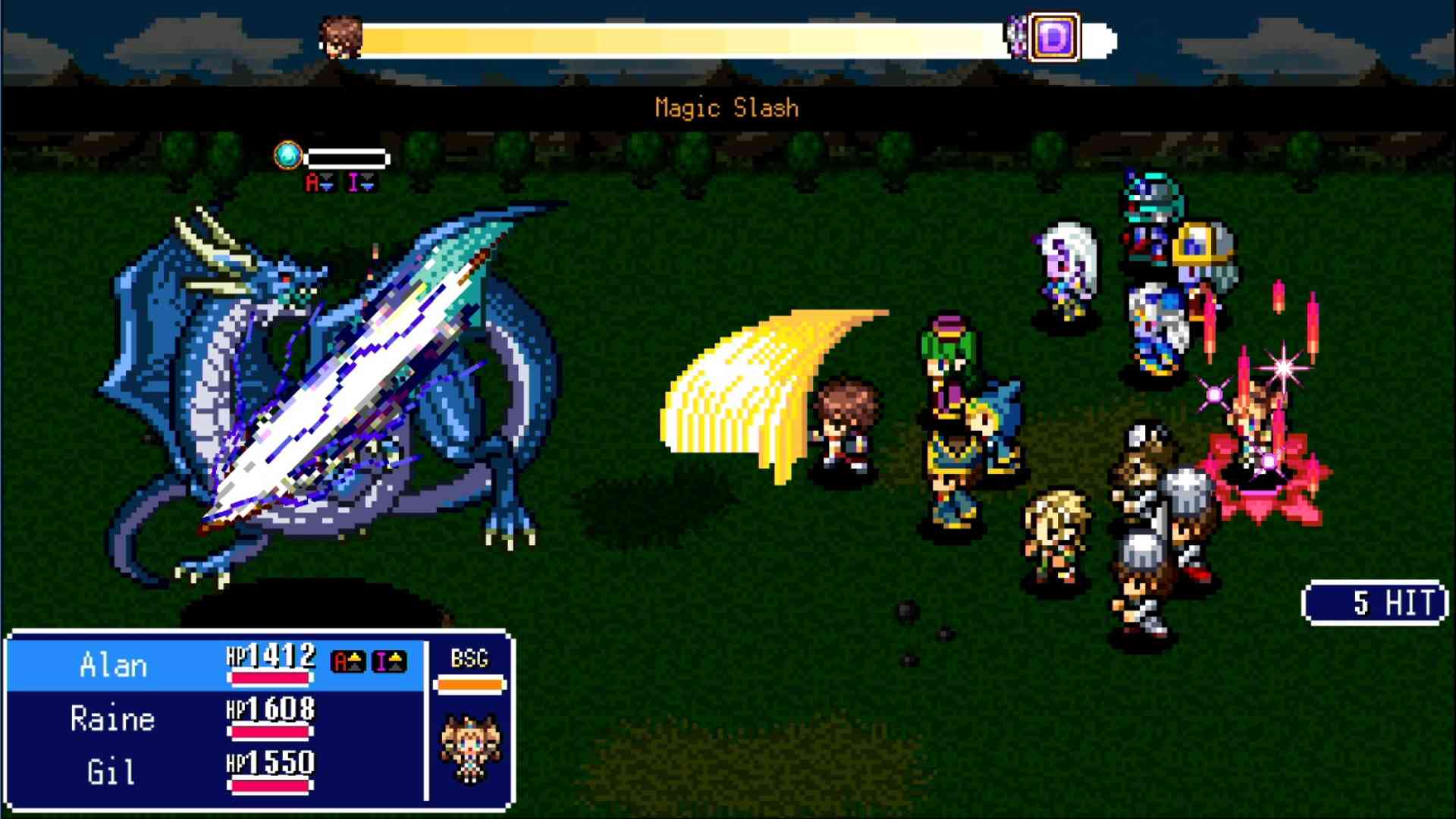
Task: Click the Magic Slash skill name banner
Action: [x=726, y=107]
